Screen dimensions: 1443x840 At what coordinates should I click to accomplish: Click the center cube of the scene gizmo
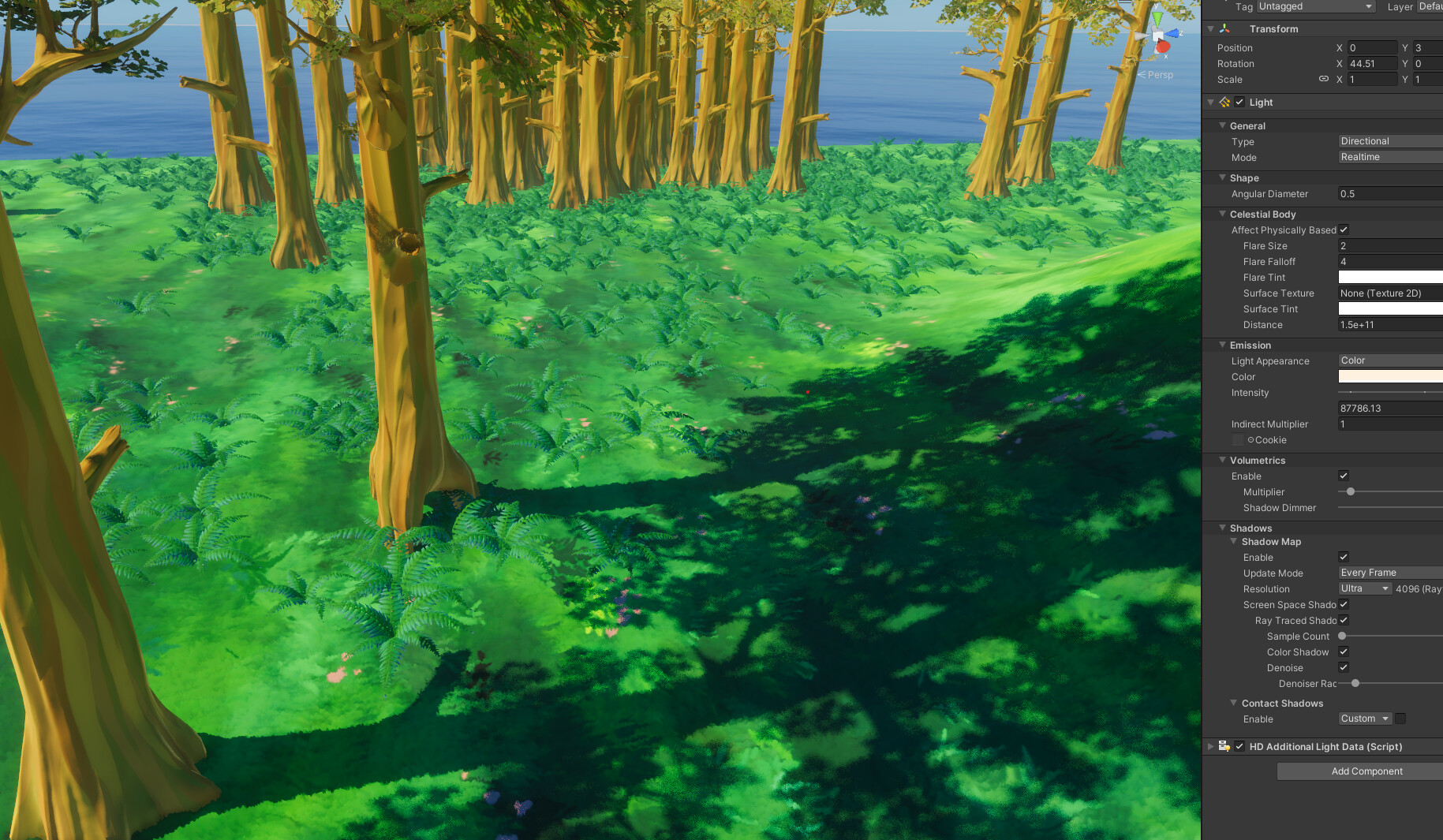1157,34
